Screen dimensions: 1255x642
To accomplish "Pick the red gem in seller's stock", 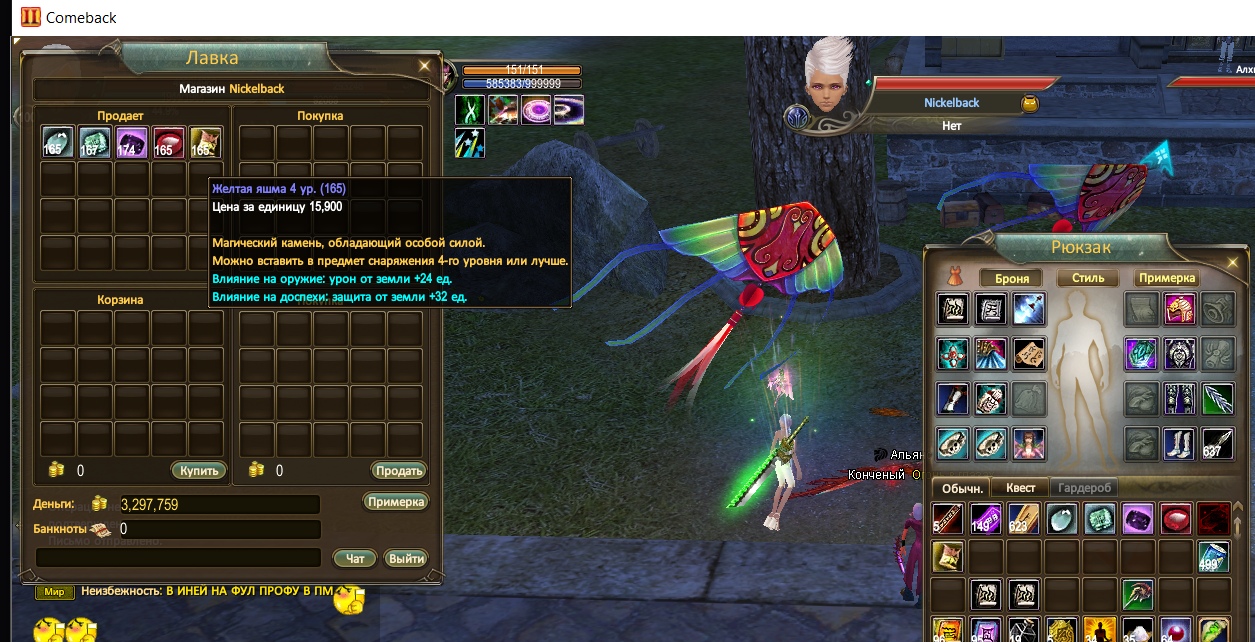I will [x=169, y=143].
